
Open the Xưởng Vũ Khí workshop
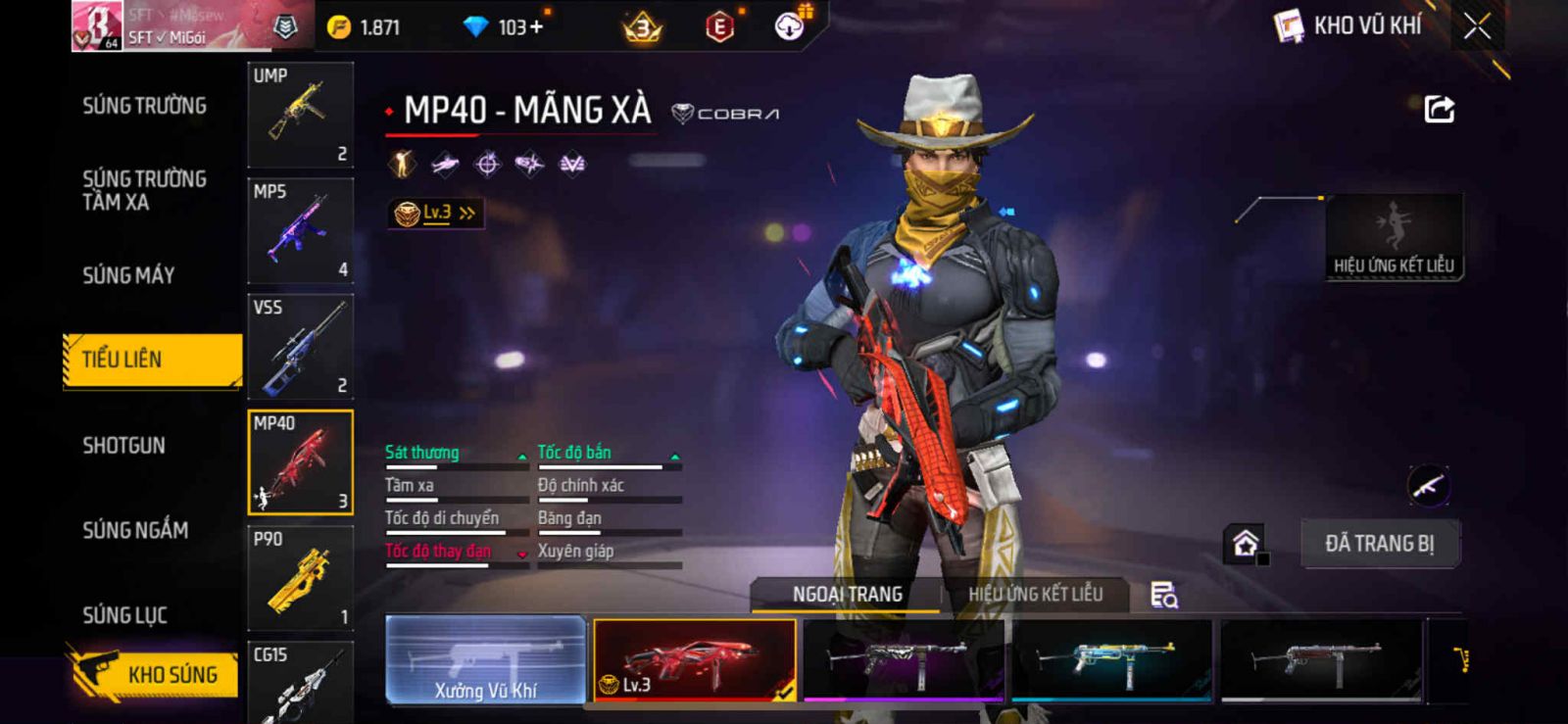486,660
